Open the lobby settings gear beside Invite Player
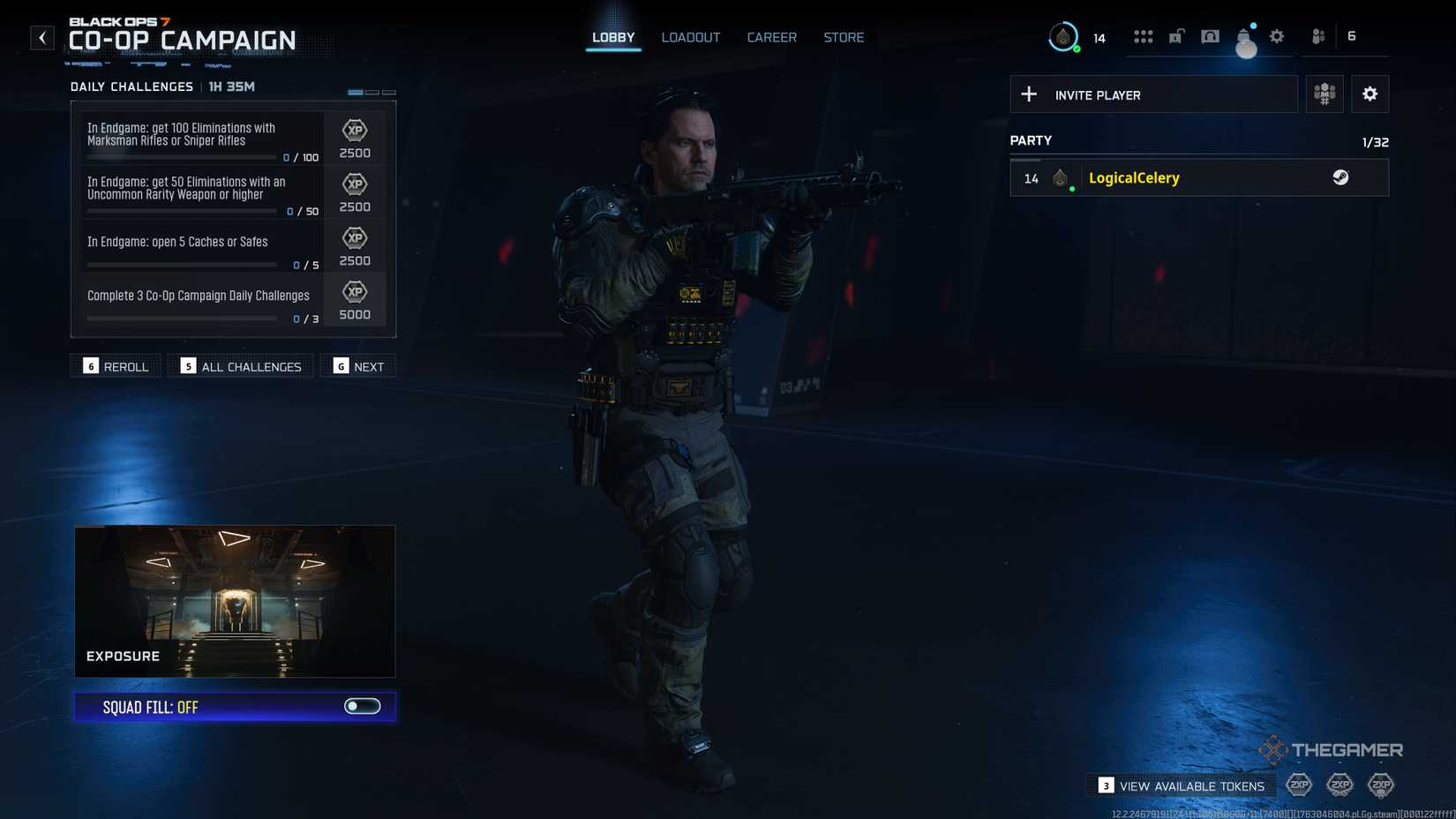 (1370, 94)
